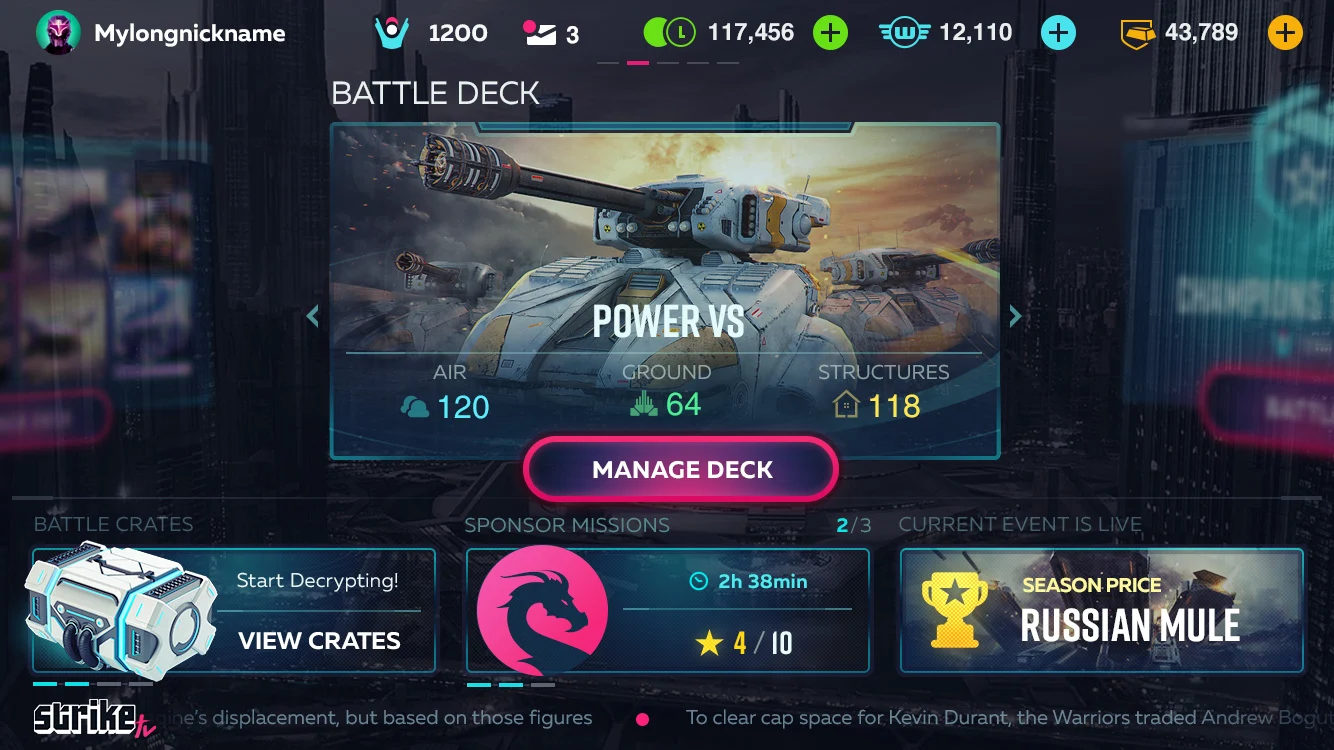Buy gold using the orange plus button
Image resolution: width=1334 pixels, height=750 pixels.
coord(1285,33)
